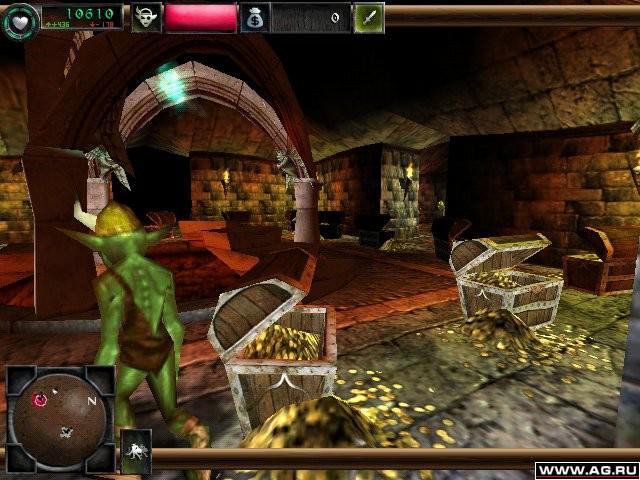Click the money bag gold icon

254,17
